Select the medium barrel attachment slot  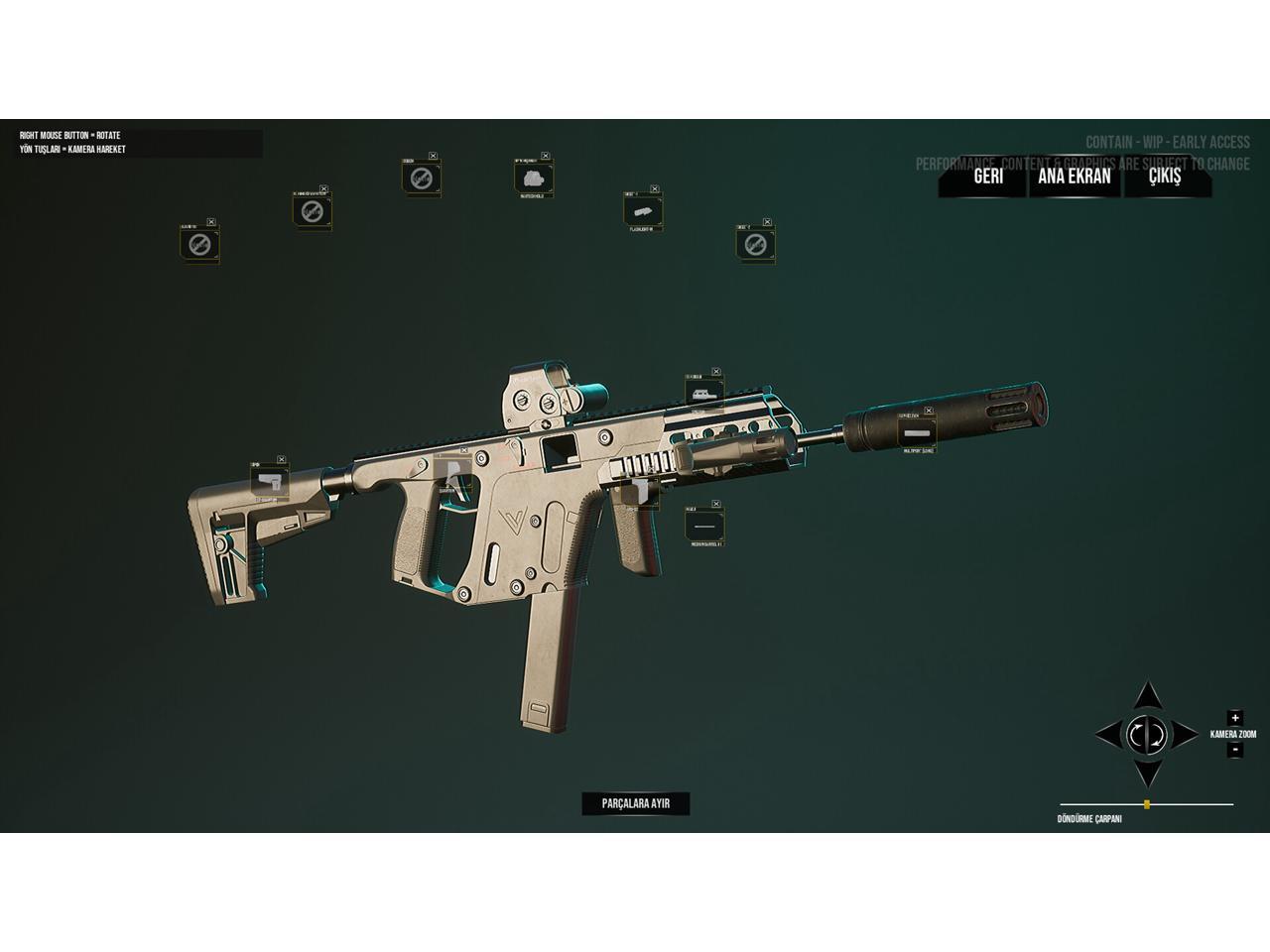pyautogui.click(x=703, y=526)
